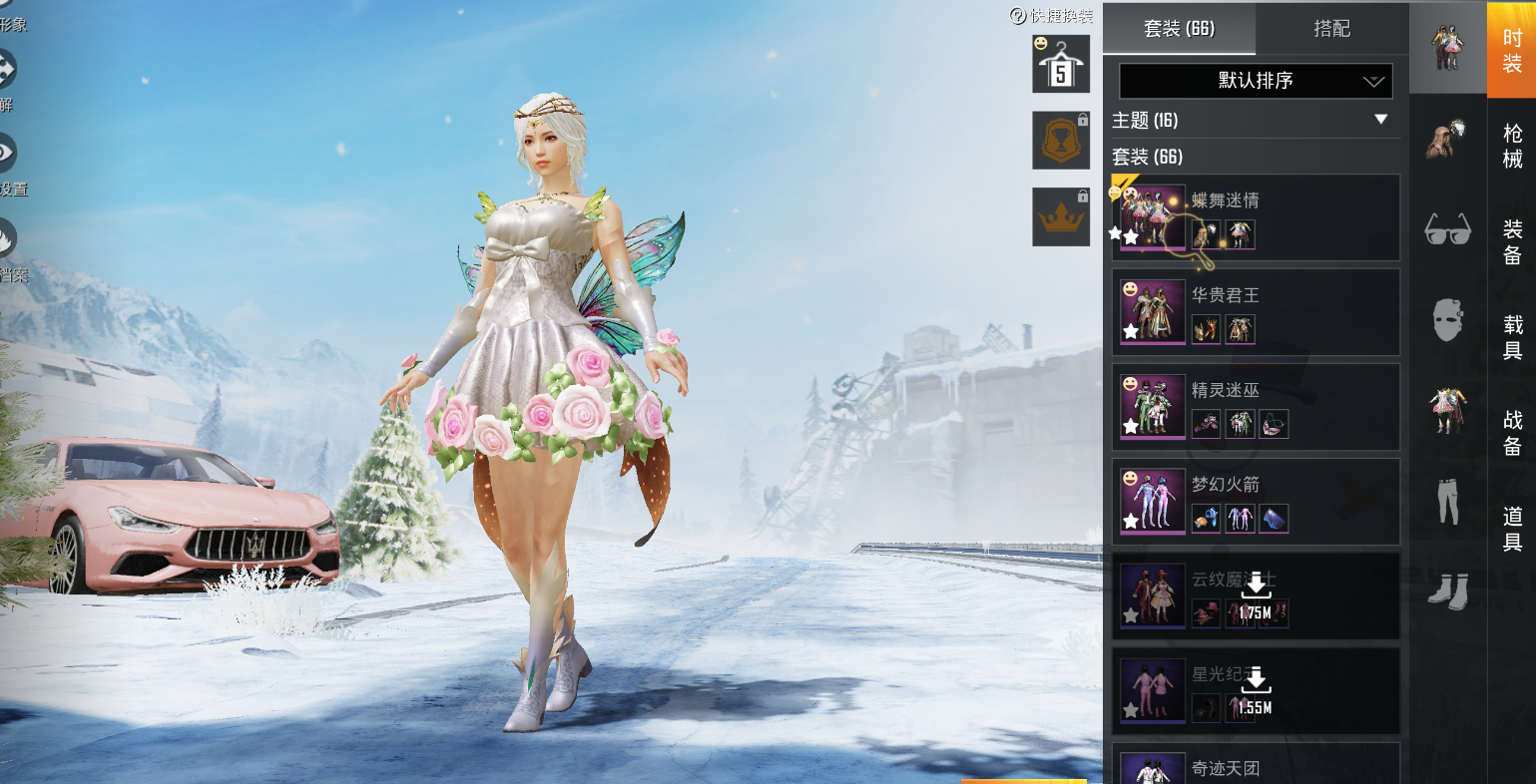
Task: Switch to the 道具 category
Action: tap(1512, 529)
